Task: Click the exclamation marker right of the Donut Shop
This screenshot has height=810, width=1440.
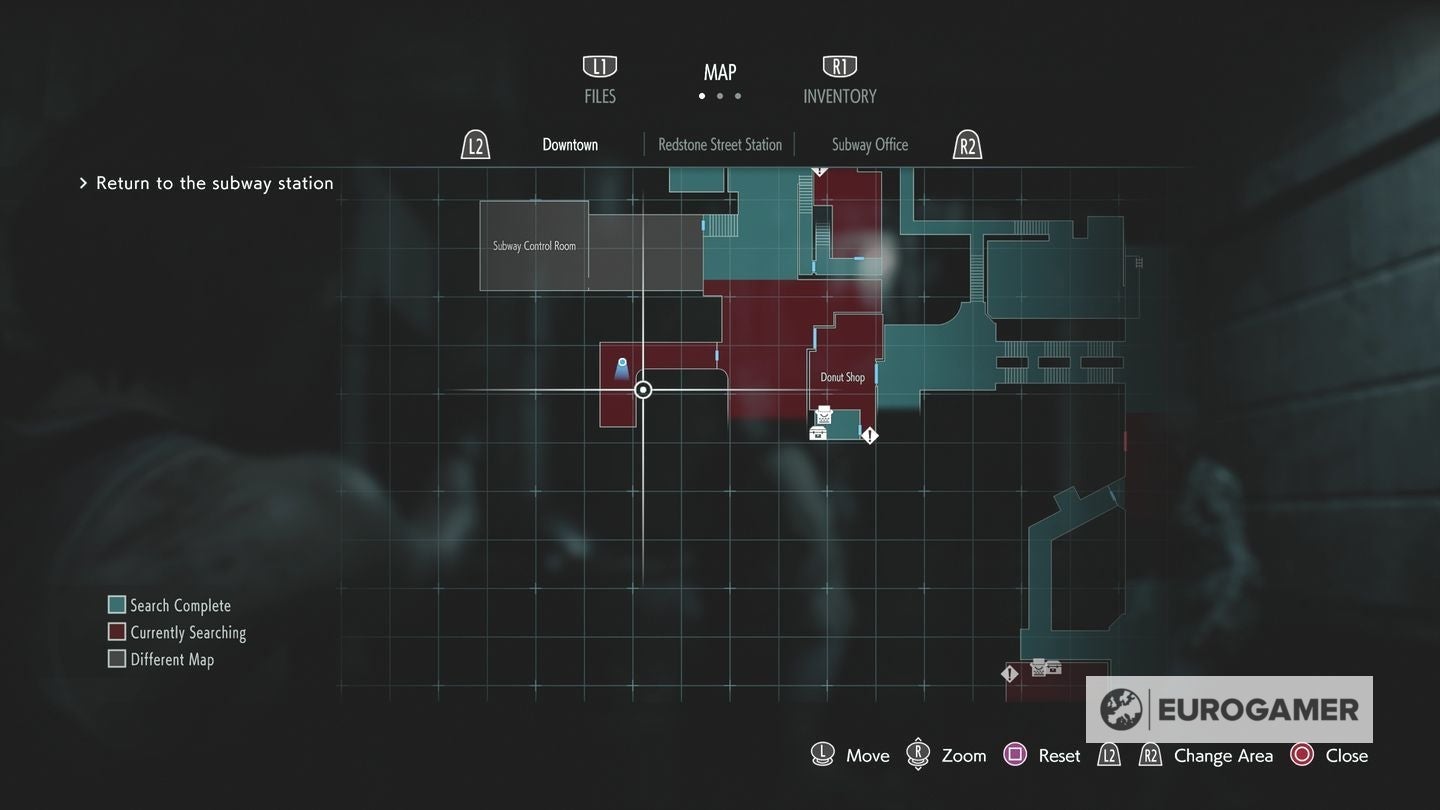Action: coord(869,435)
